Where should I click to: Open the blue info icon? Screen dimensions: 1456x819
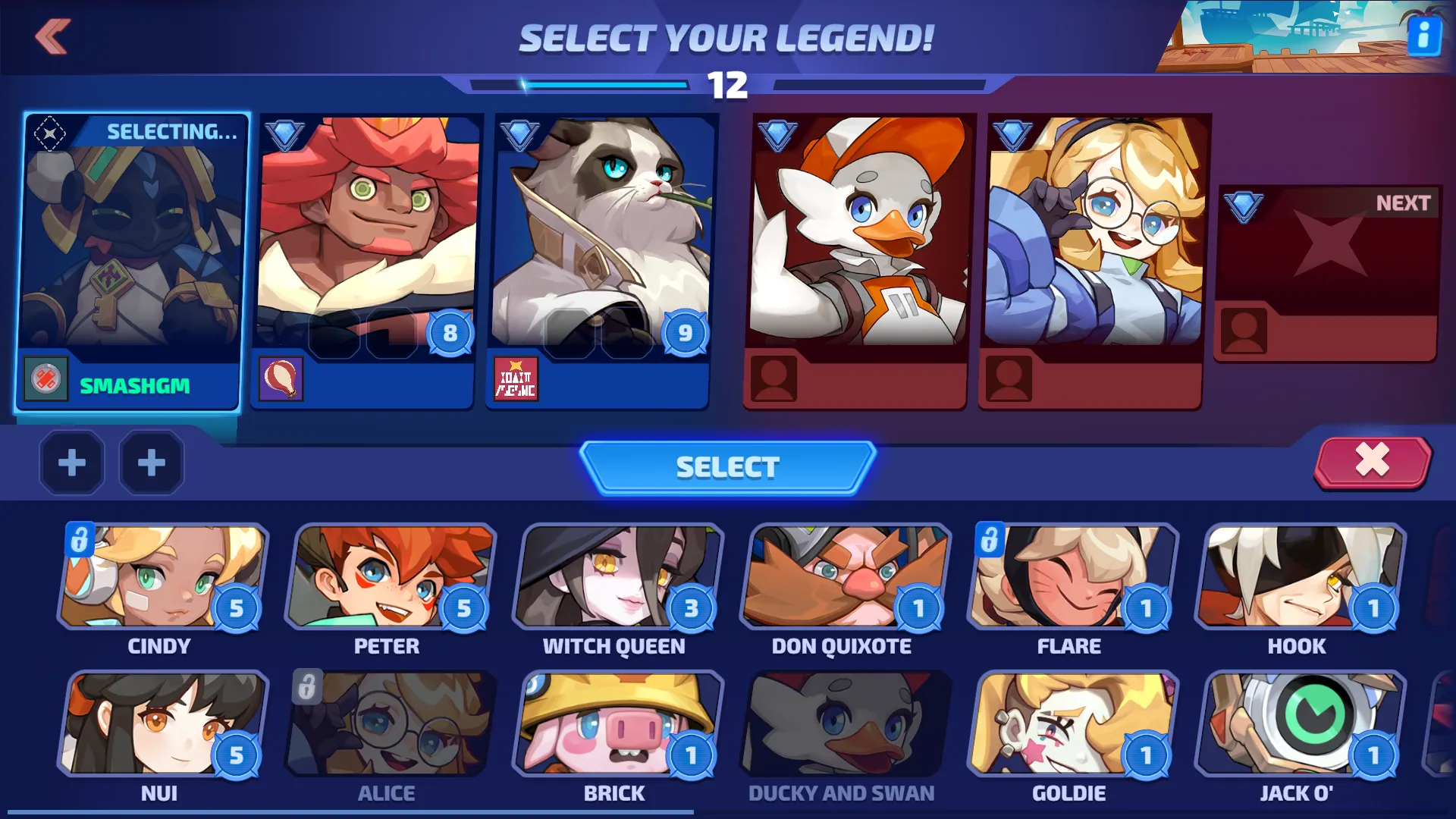(1423, 36)
